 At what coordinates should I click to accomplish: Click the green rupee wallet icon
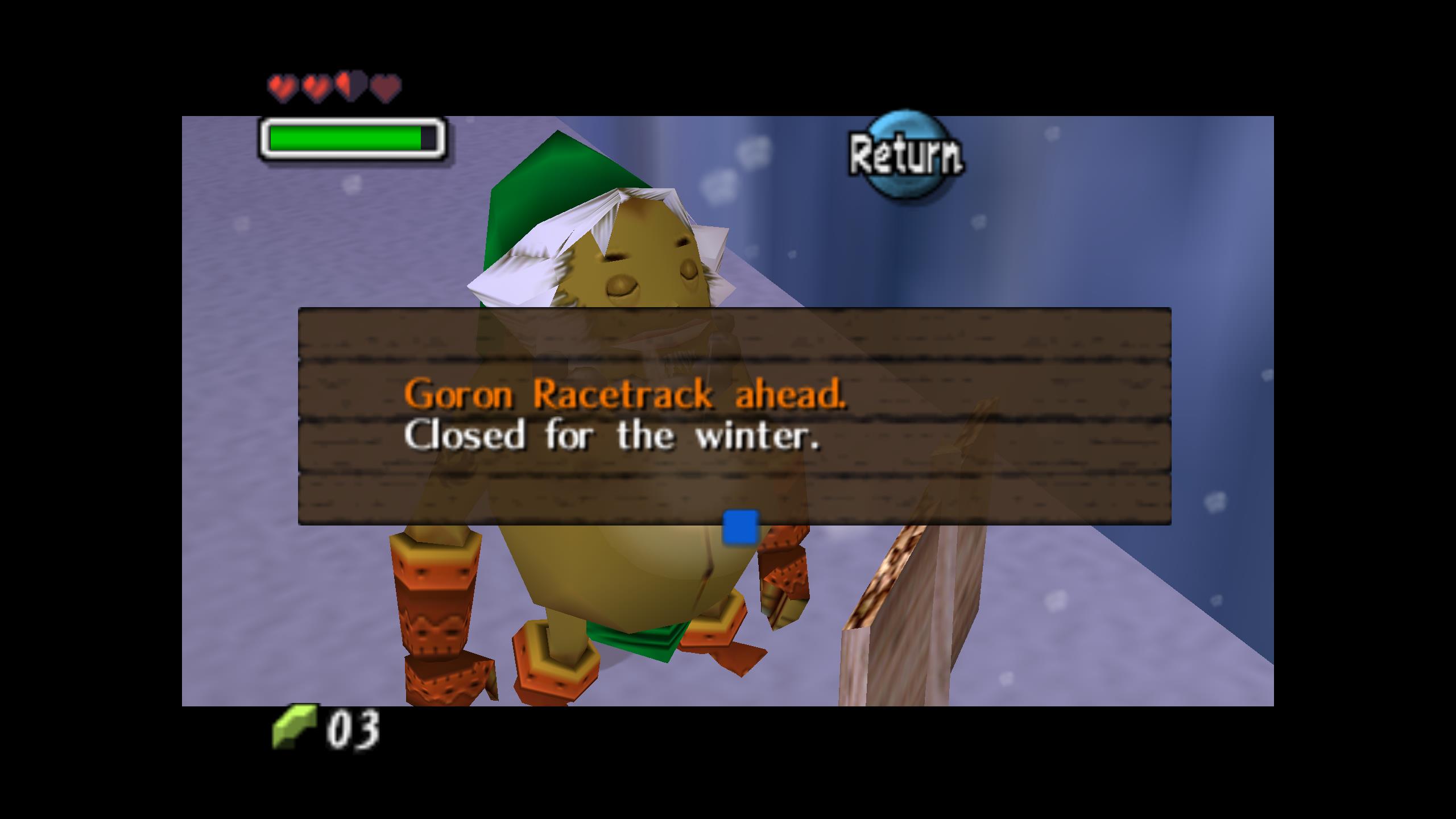(294, 726)
